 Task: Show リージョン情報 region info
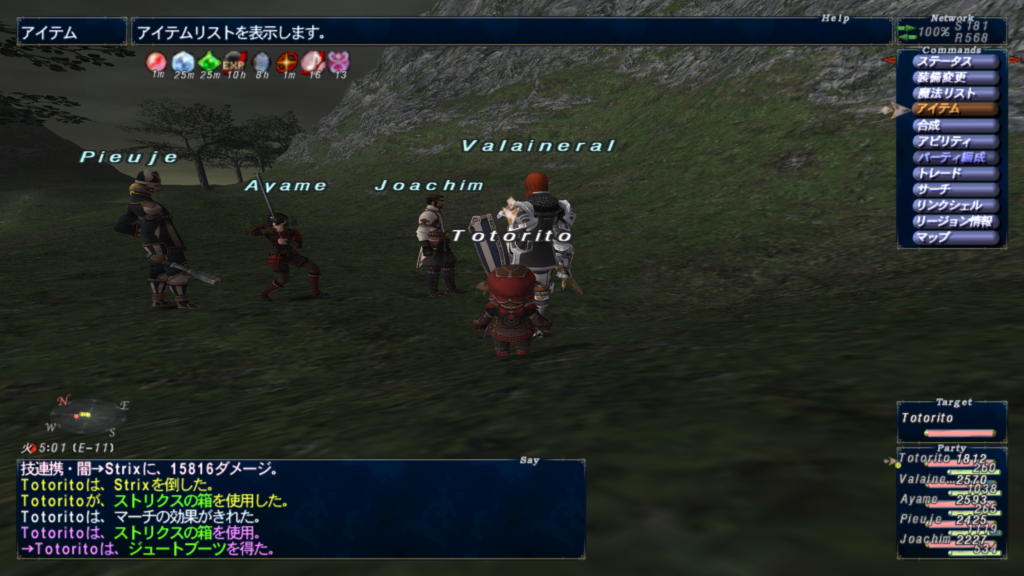coord(954,221)
